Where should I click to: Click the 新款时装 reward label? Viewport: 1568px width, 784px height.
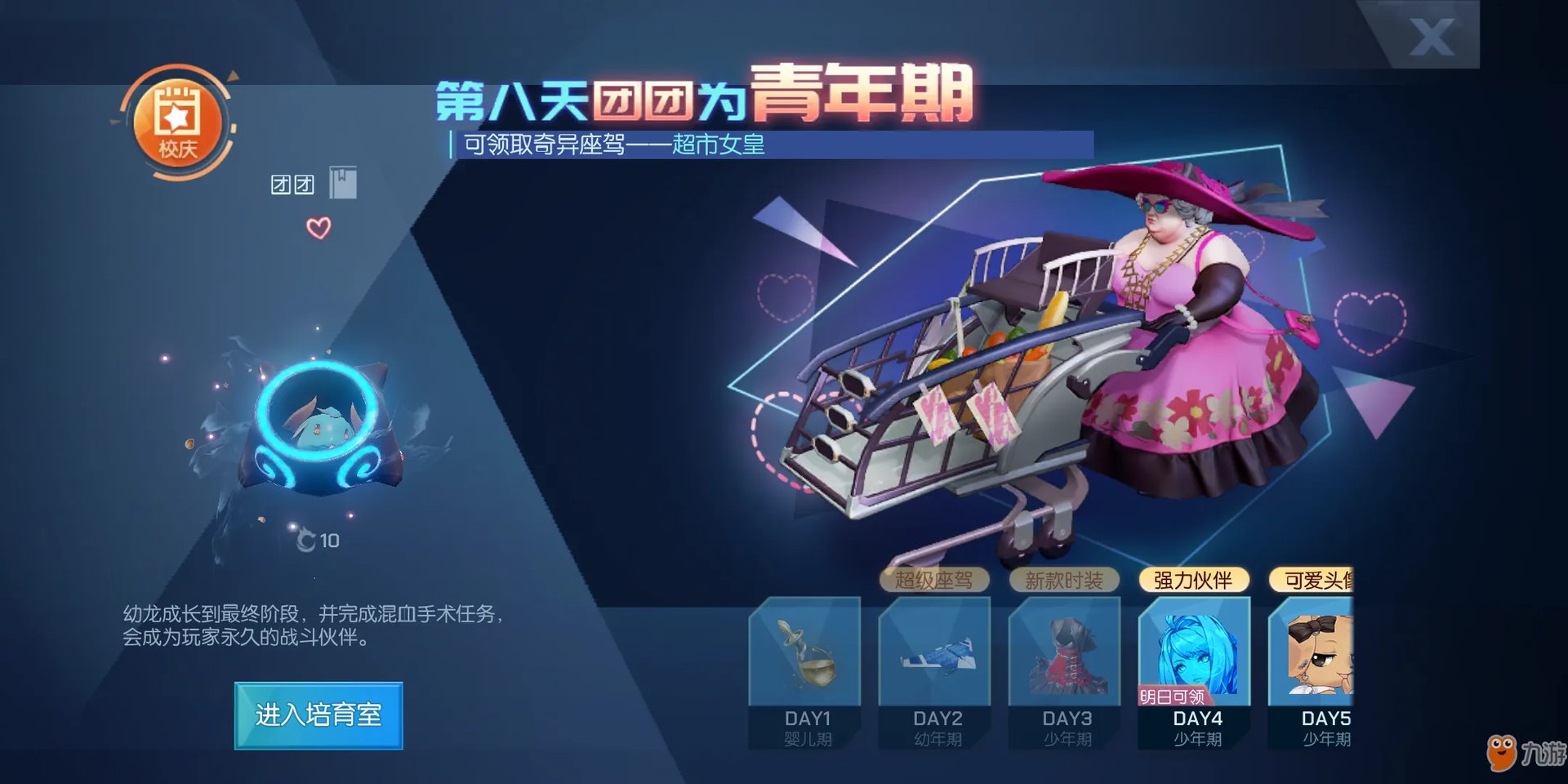1062,581
